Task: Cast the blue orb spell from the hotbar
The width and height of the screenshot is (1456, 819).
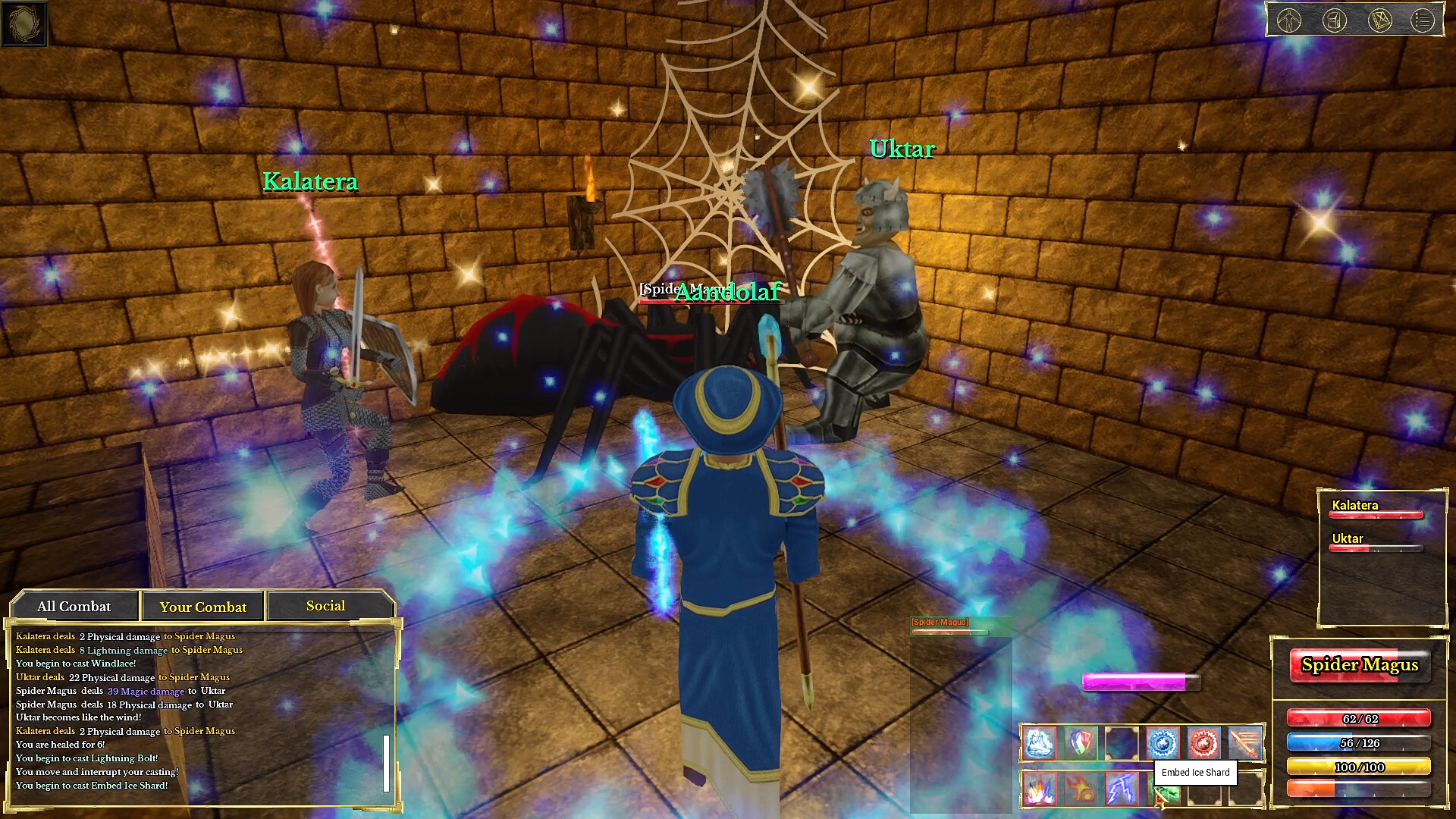Action: coord(1164,742)
